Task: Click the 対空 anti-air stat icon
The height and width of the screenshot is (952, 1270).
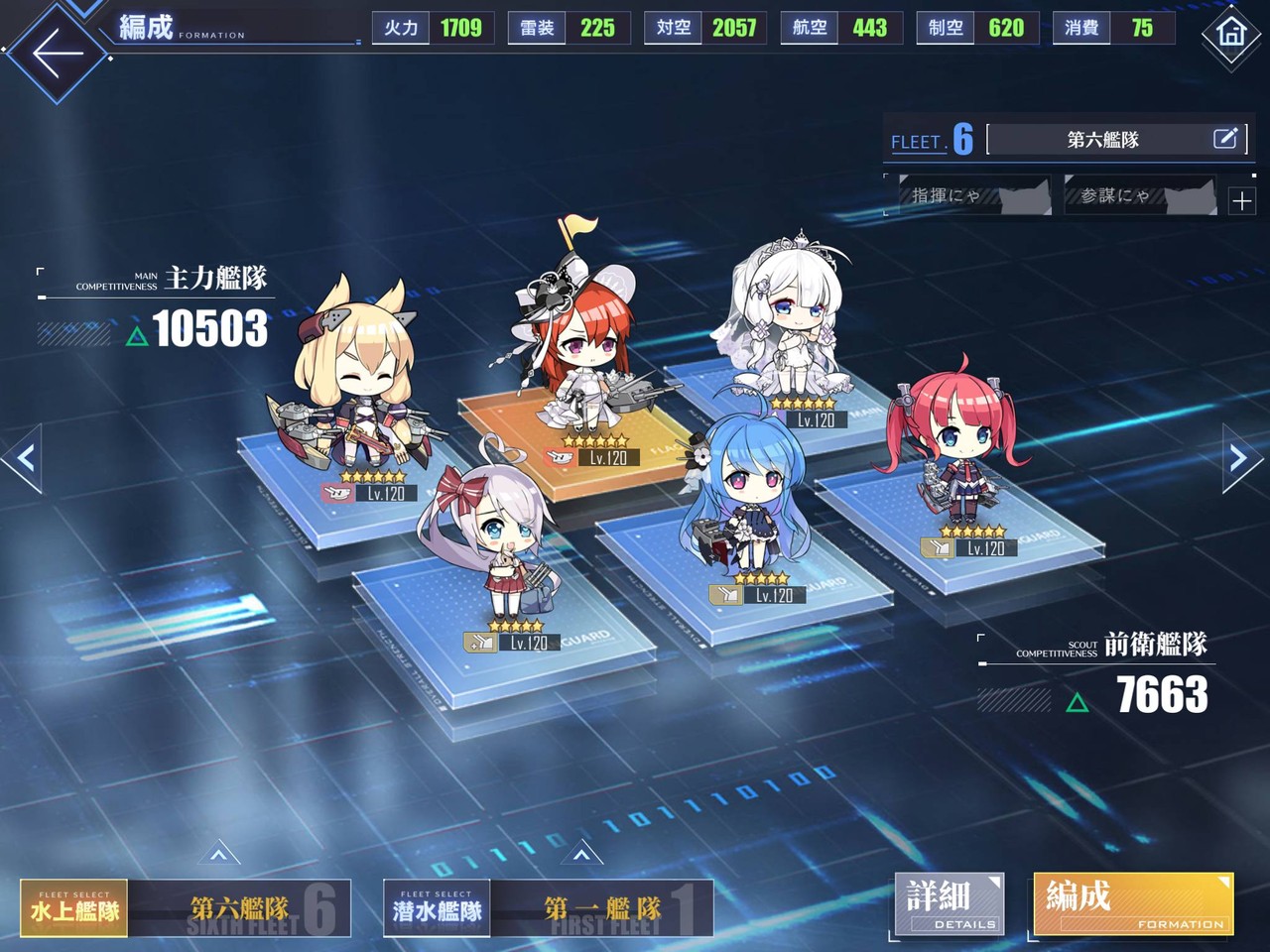Action: click(672, 28)
